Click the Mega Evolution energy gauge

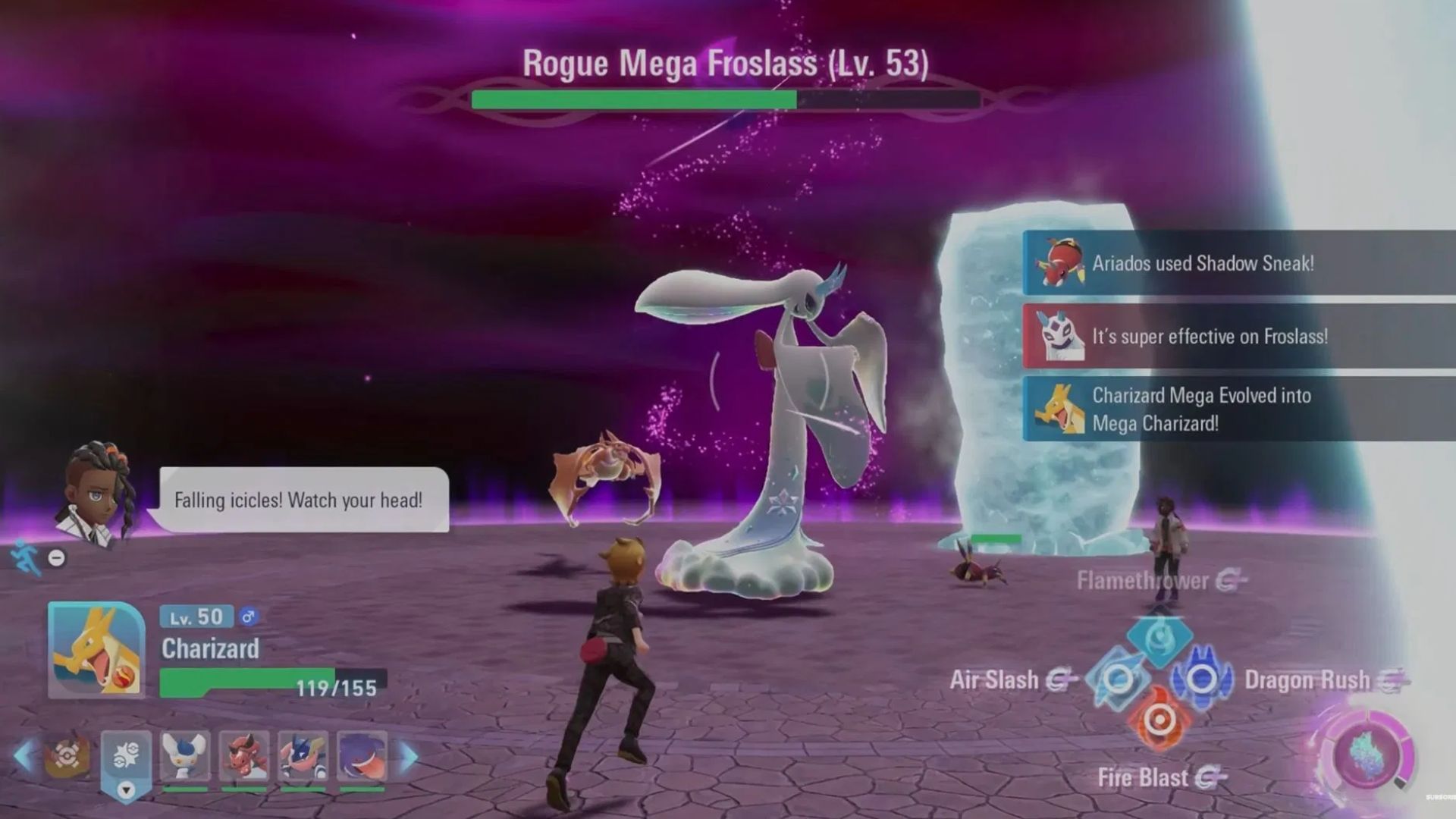click(1367, 755)
